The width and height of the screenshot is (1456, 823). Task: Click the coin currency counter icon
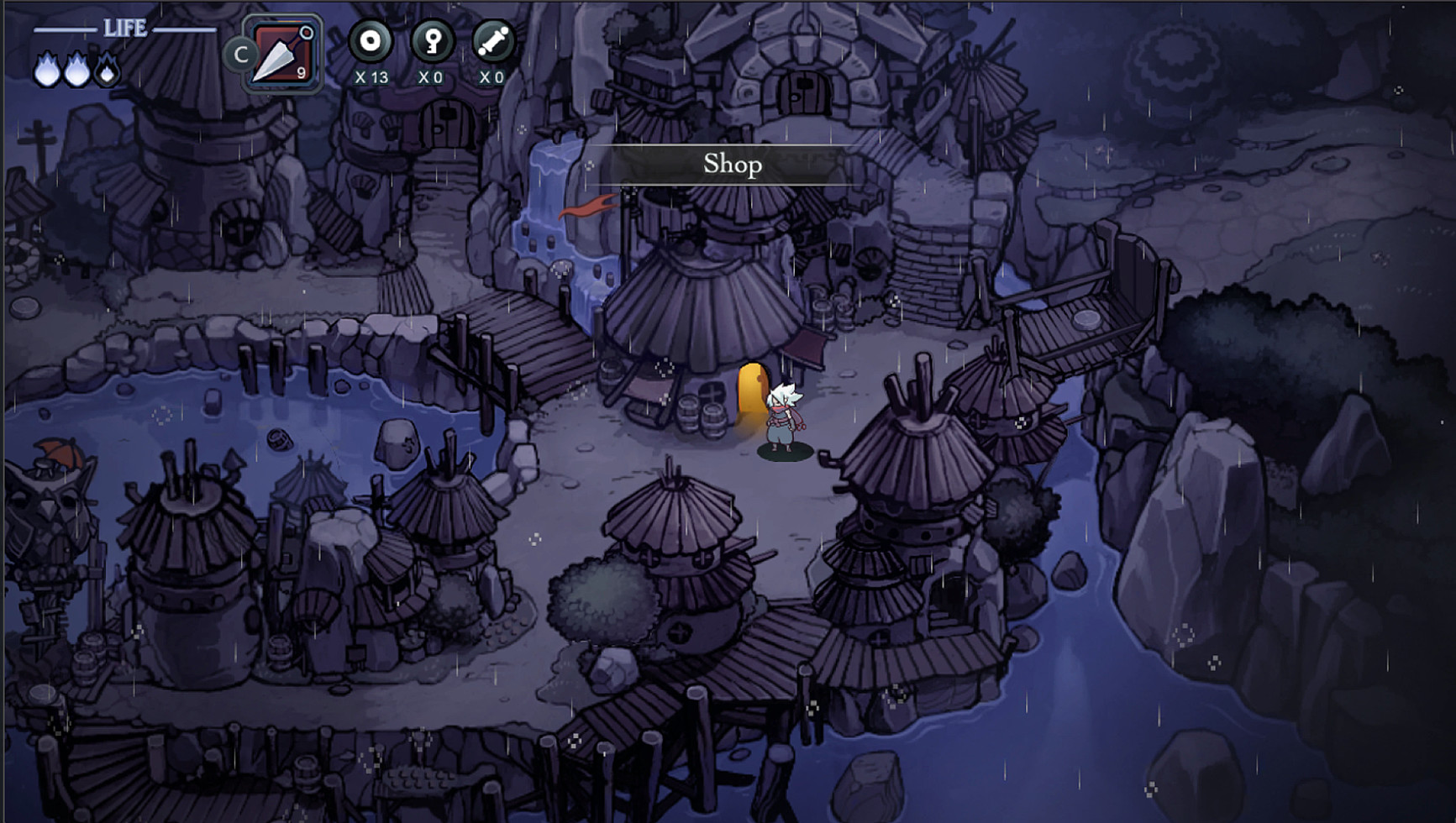(370, 40)
